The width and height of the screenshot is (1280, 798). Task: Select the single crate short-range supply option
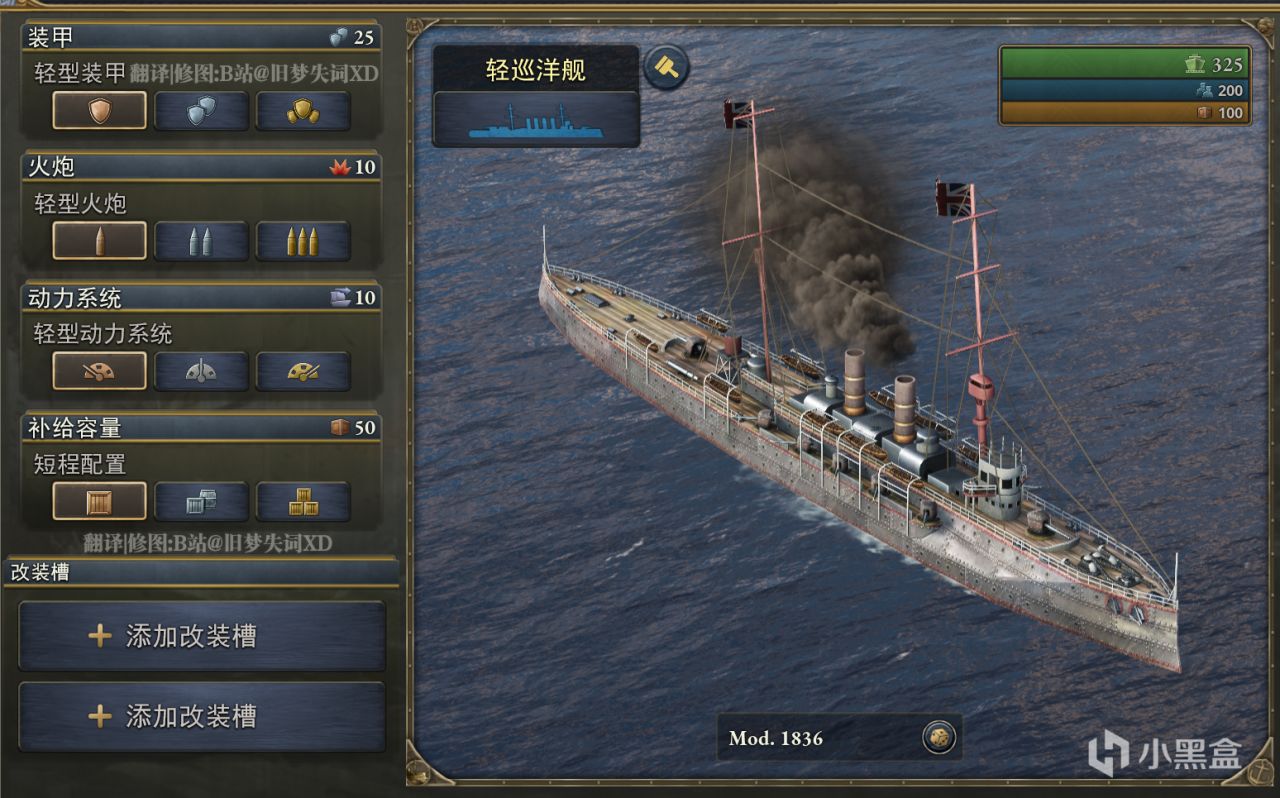point(99,501)
